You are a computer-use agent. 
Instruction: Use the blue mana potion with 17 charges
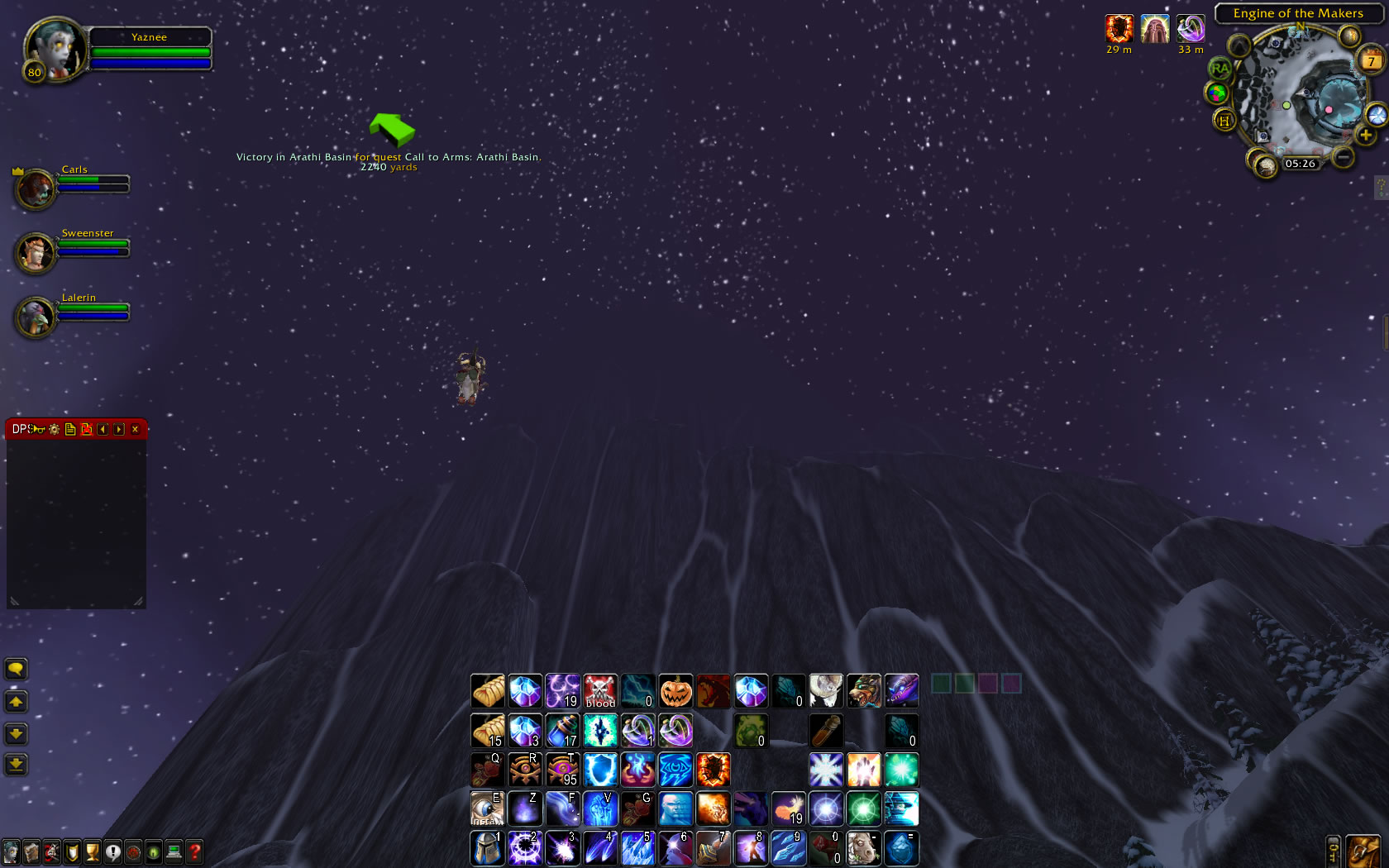coord(562,731)
